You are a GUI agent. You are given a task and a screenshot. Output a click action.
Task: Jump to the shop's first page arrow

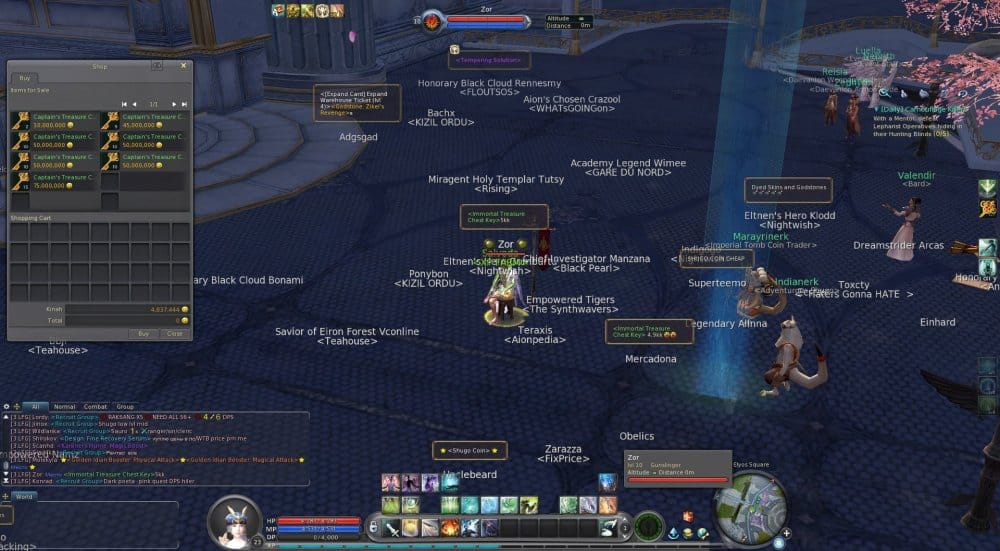[x=124, y=104]
